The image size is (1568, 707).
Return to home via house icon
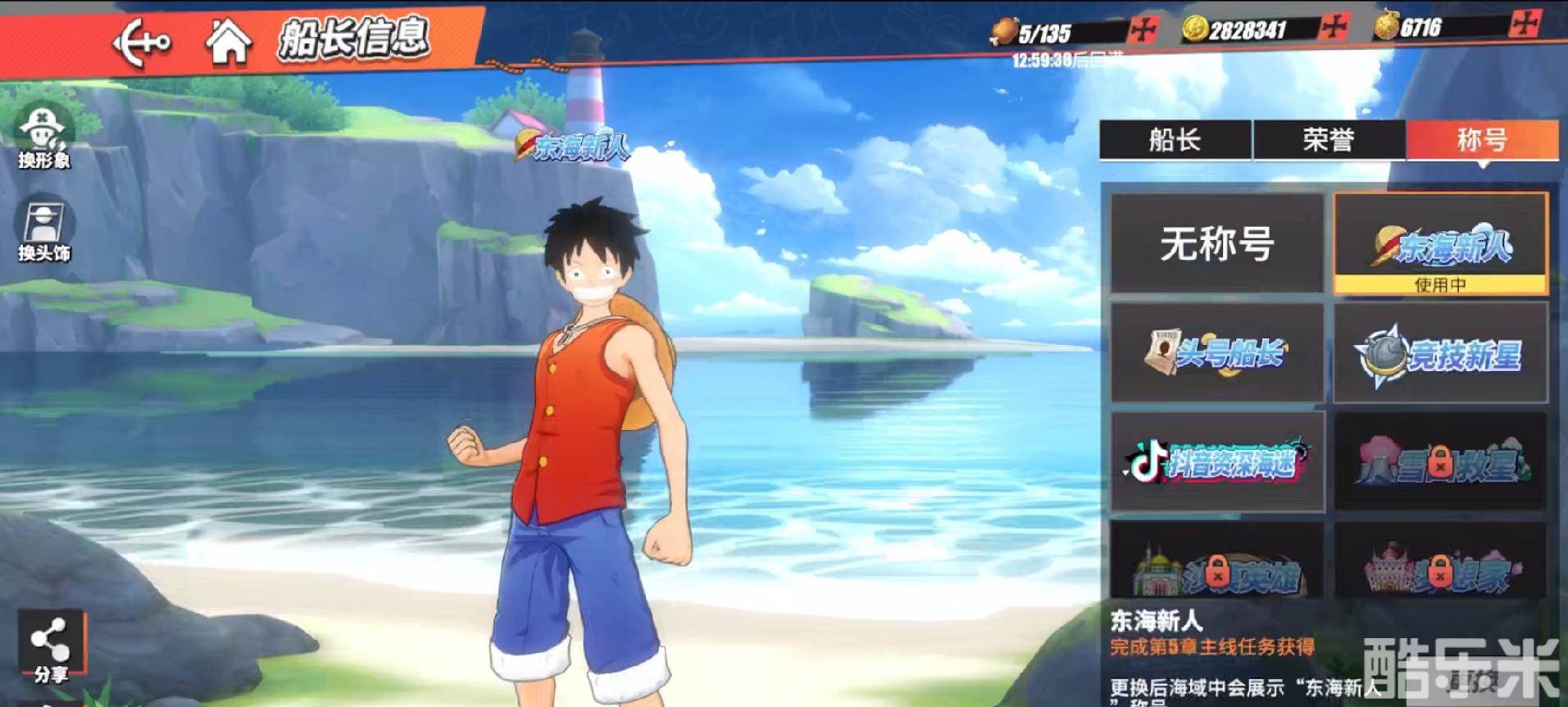click(x=228, y=42)
